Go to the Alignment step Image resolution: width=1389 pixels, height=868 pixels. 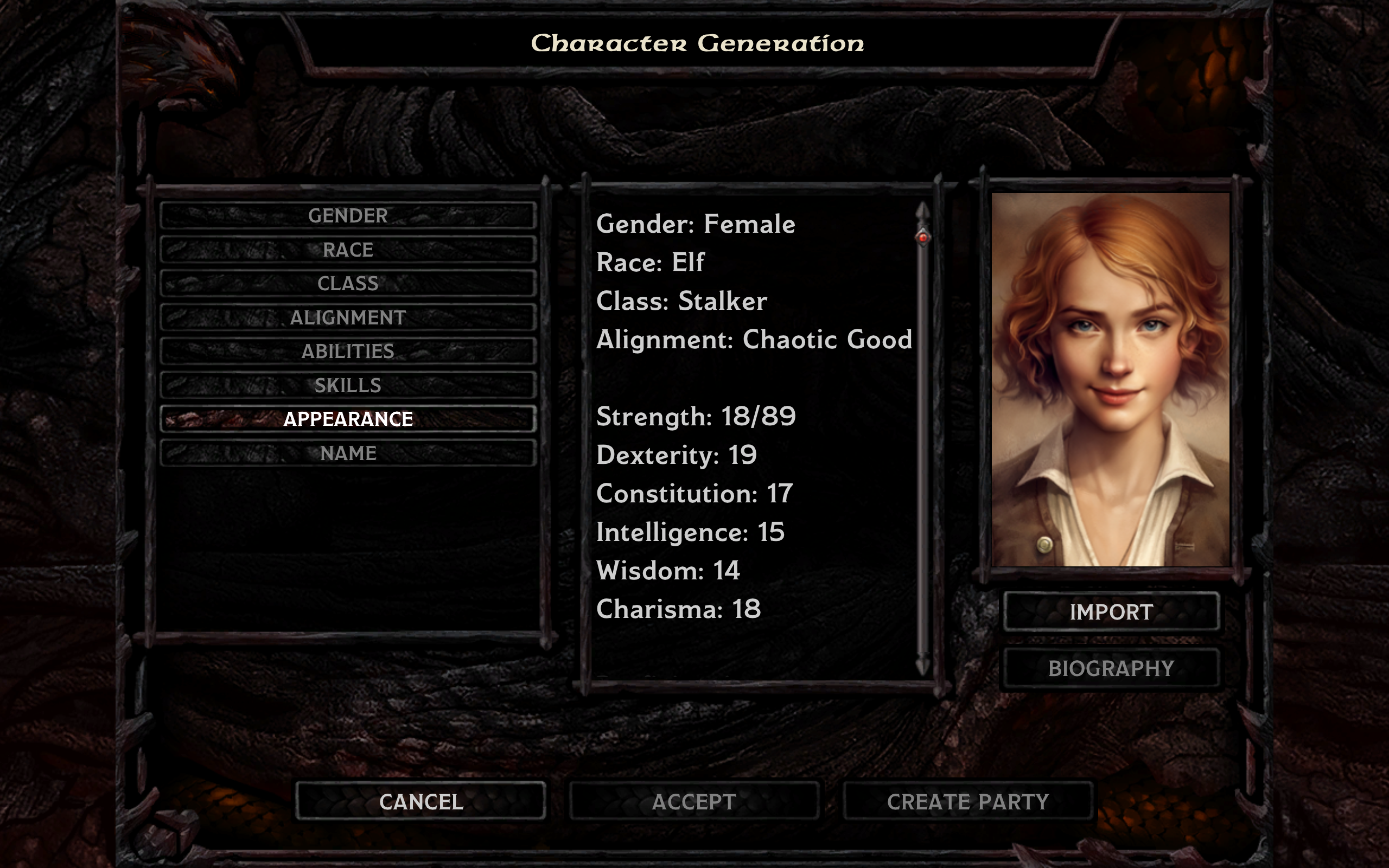tap(348, 317)
